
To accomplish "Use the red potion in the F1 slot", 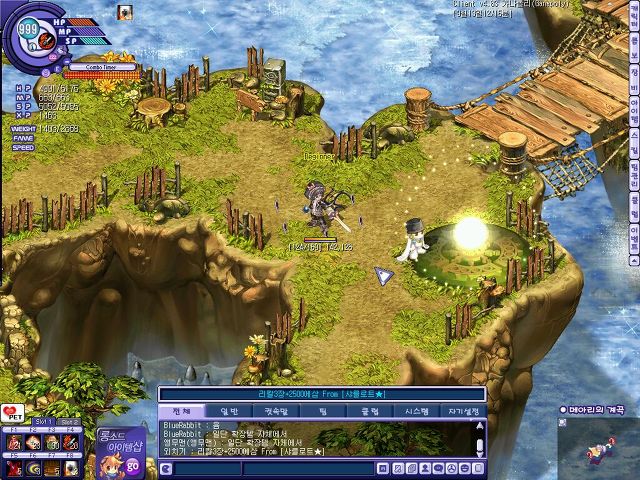I will [15, 441].
